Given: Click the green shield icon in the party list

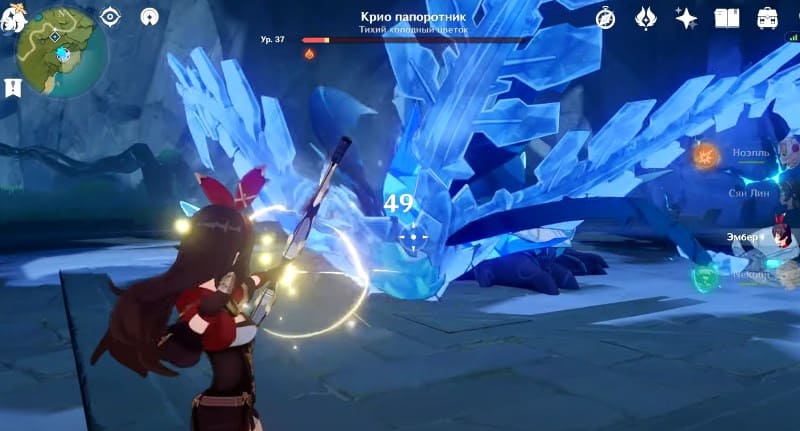Looking at the screenshot, I should (707, 276).
